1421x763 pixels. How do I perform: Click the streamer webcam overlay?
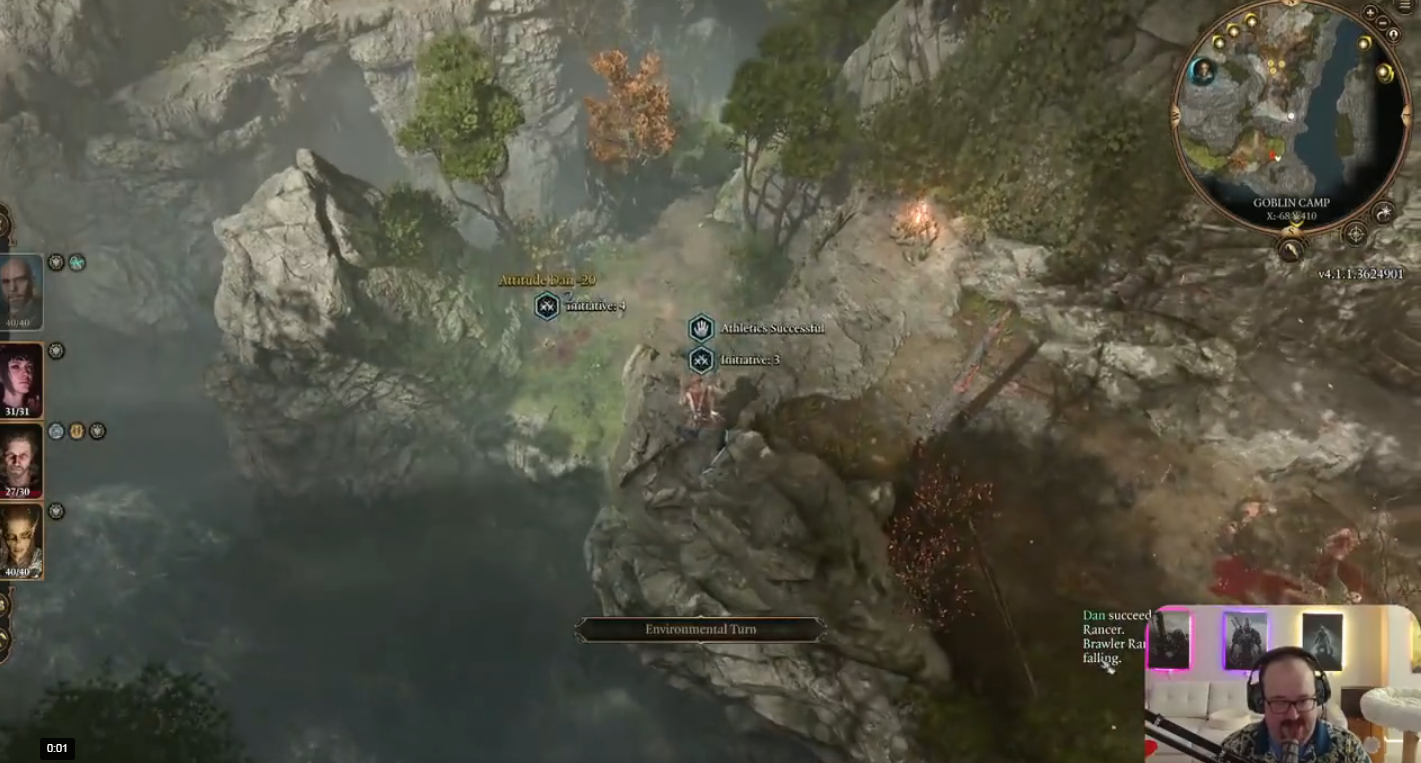[1281, 684]
